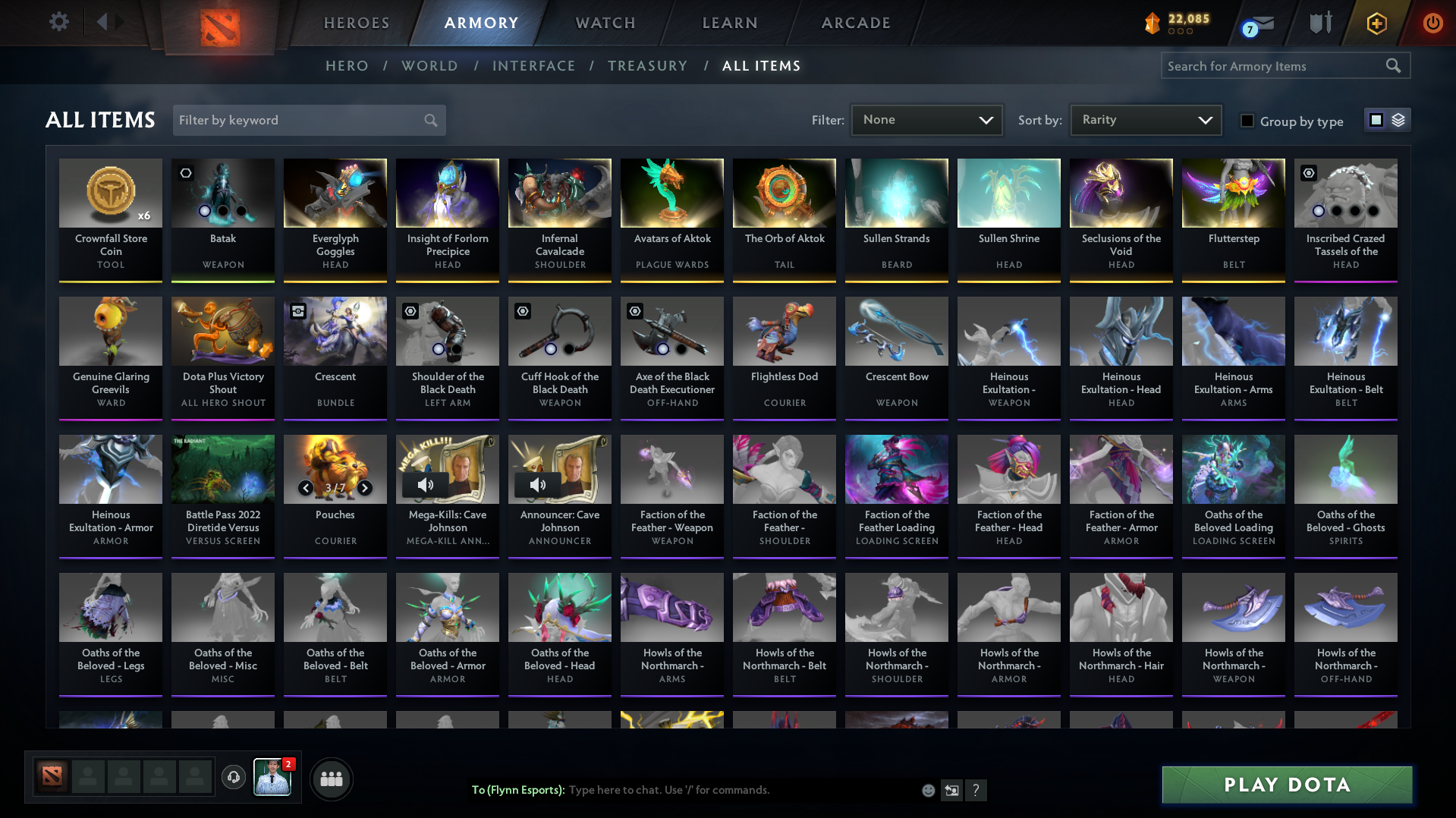Advance the Pouches carousel with the right arrow
This screenshot has height=818, width=1456.
[365, 488]
